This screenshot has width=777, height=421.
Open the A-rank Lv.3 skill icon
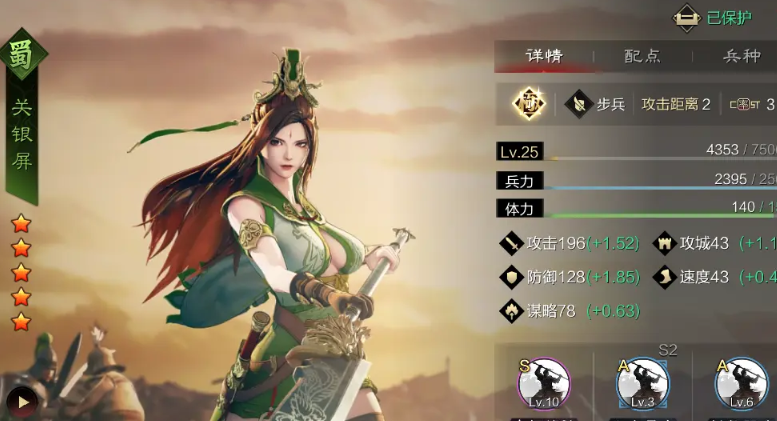[x=642, y=384]
